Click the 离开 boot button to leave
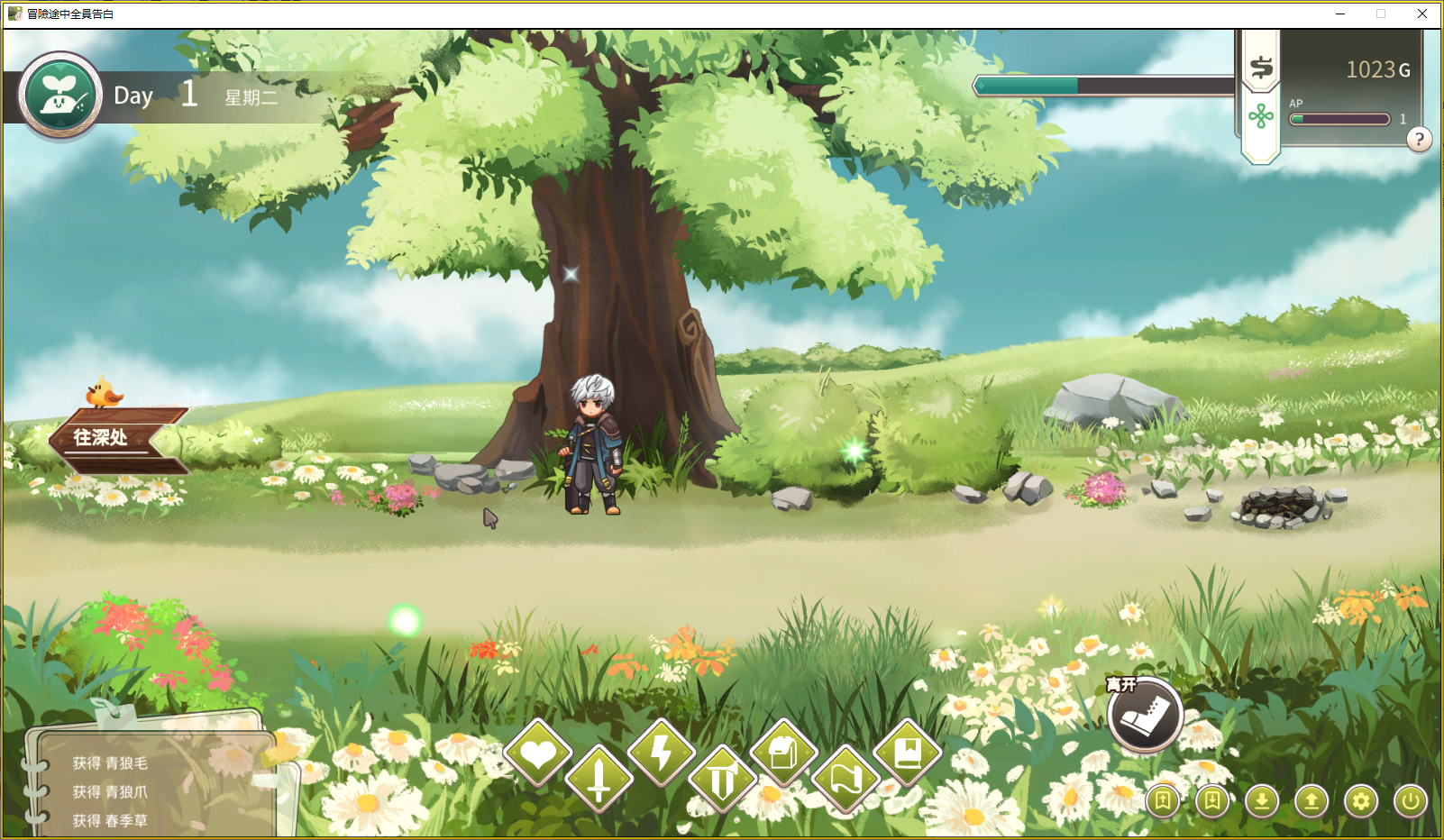Image resolution: width=1444 pixels, height=840 pixels. coord(1145,716)
